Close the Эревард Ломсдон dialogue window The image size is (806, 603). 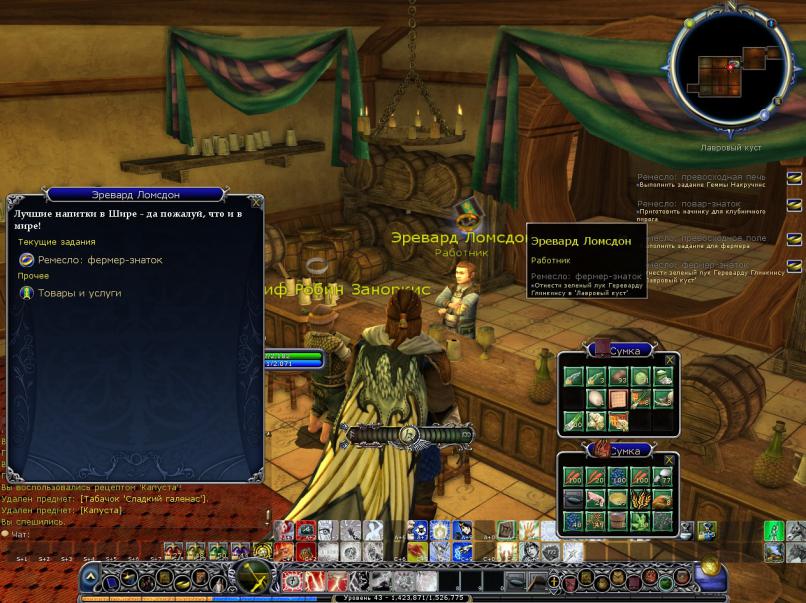coord(256,203)
